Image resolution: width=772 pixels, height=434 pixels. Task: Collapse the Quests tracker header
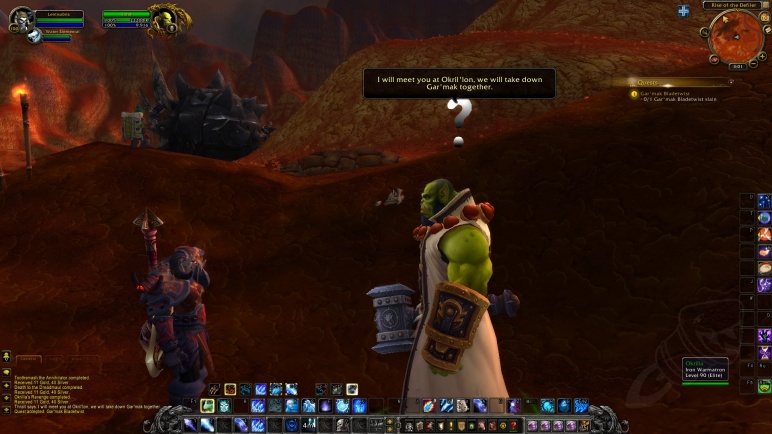[731, 82]
